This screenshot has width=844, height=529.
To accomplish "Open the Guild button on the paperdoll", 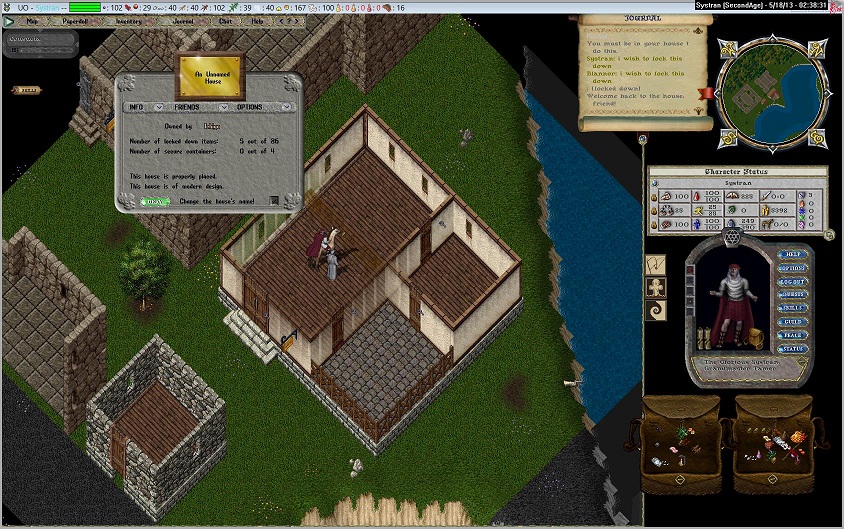I will tap(792, 322).
